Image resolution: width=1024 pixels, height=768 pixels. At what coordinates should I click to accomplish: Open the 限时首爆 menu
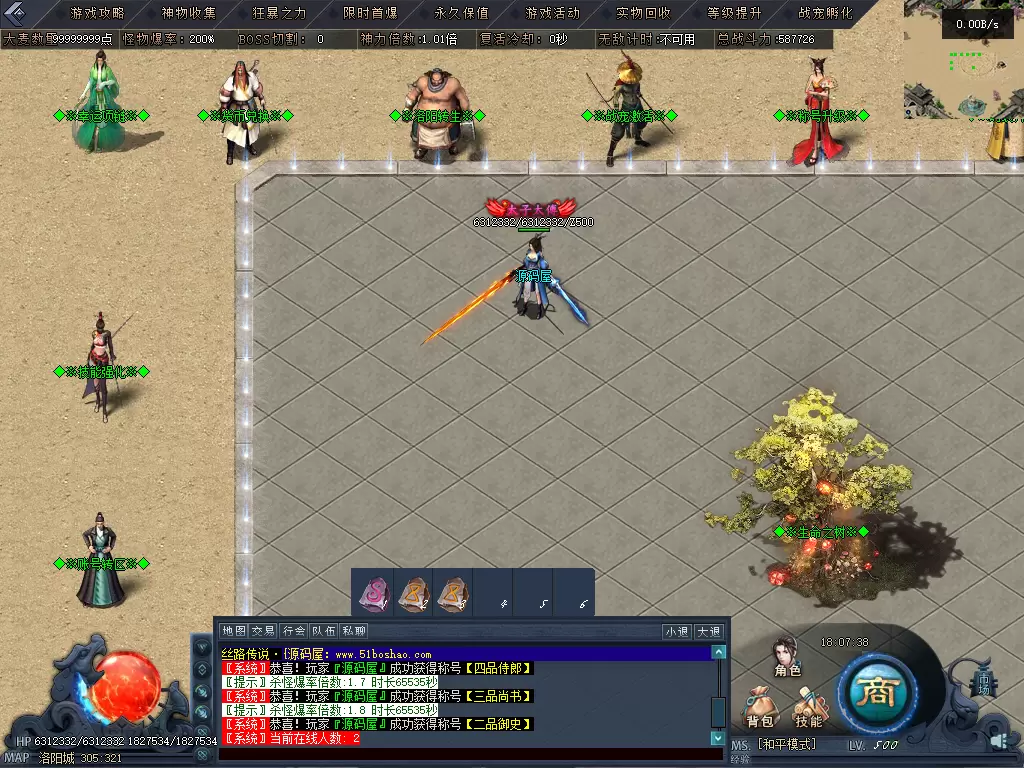click(x=370, y=13)
